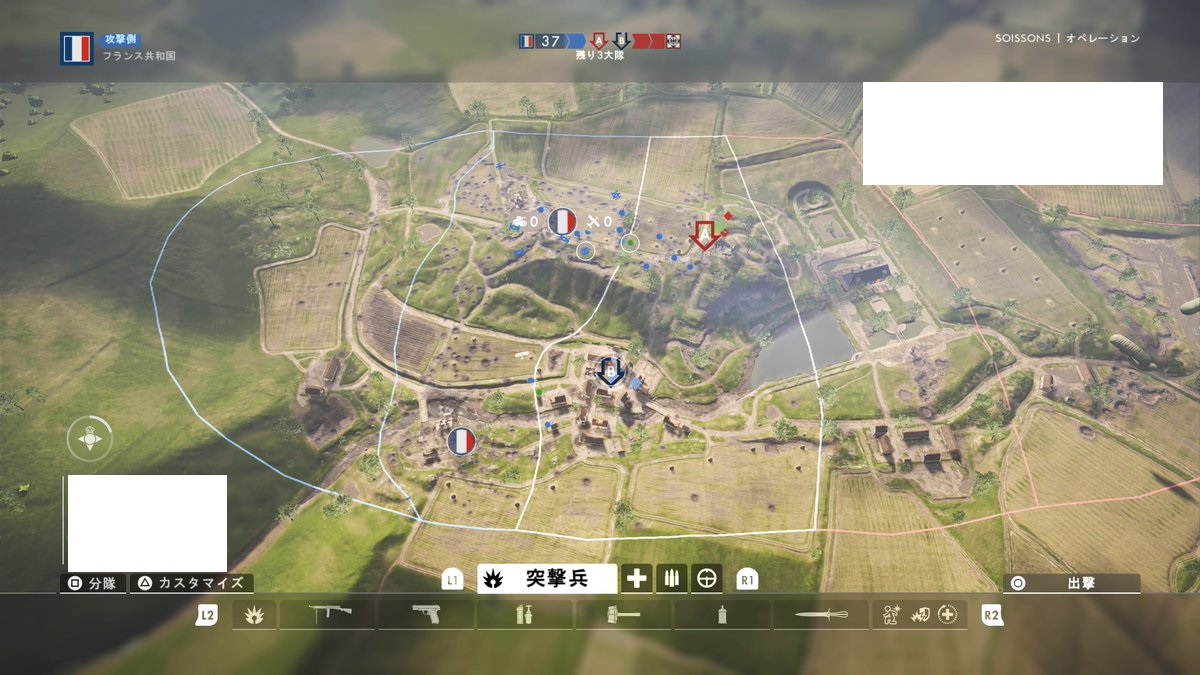The width and height of the screenshot is (1200, 675).
Task: Select the 突撃兵 assault class tab
Action: pos(547,578)
